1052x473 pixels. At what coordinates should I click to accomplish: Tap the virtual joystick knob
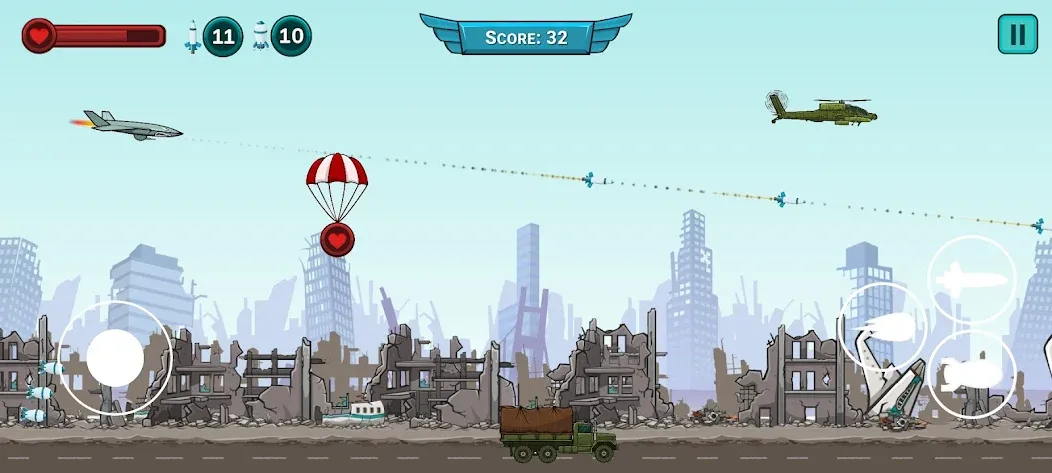tap(115, 358)
